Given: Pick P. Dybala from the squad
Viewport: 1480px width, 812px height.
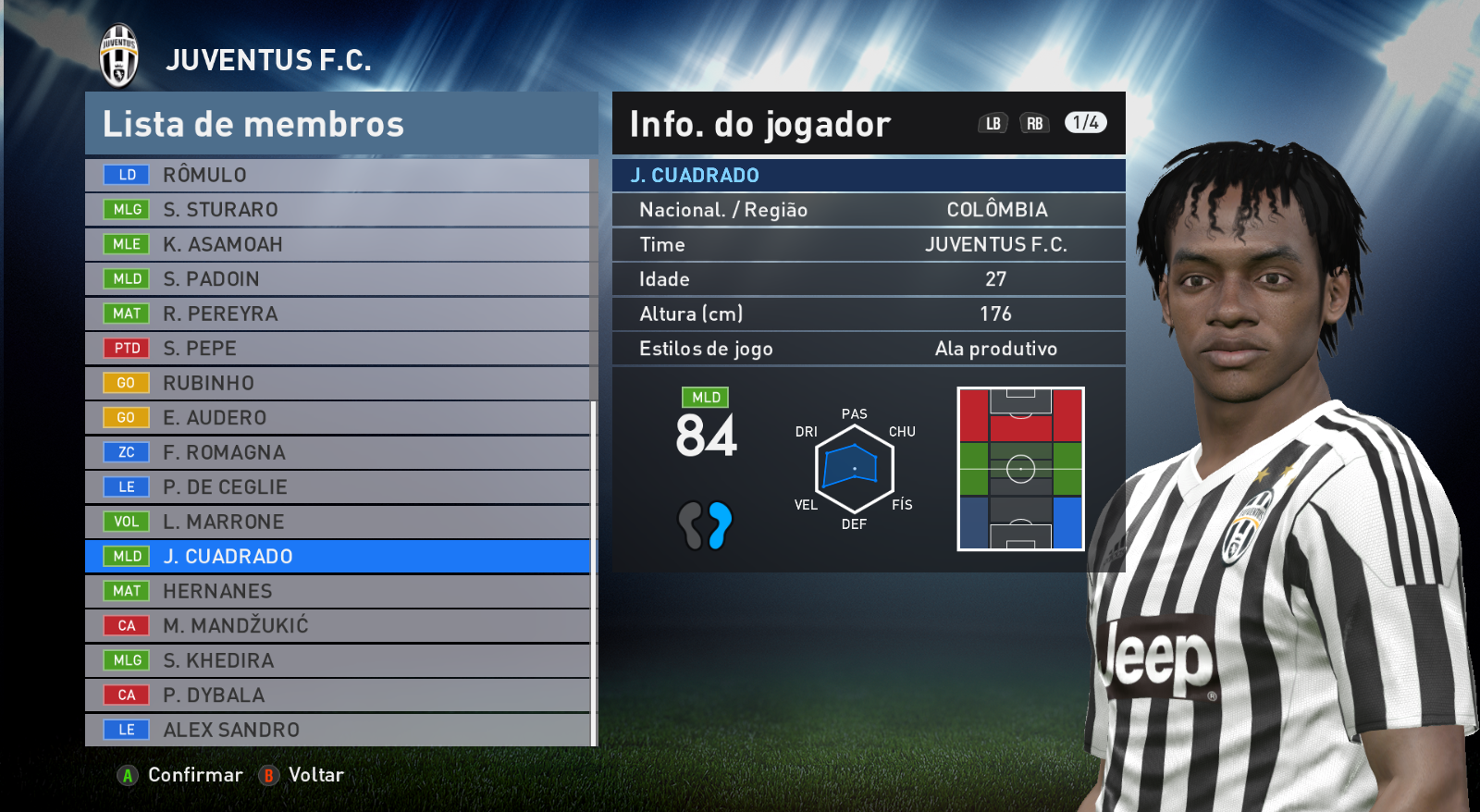Looking at the screenshot, I should pos(338,695).
